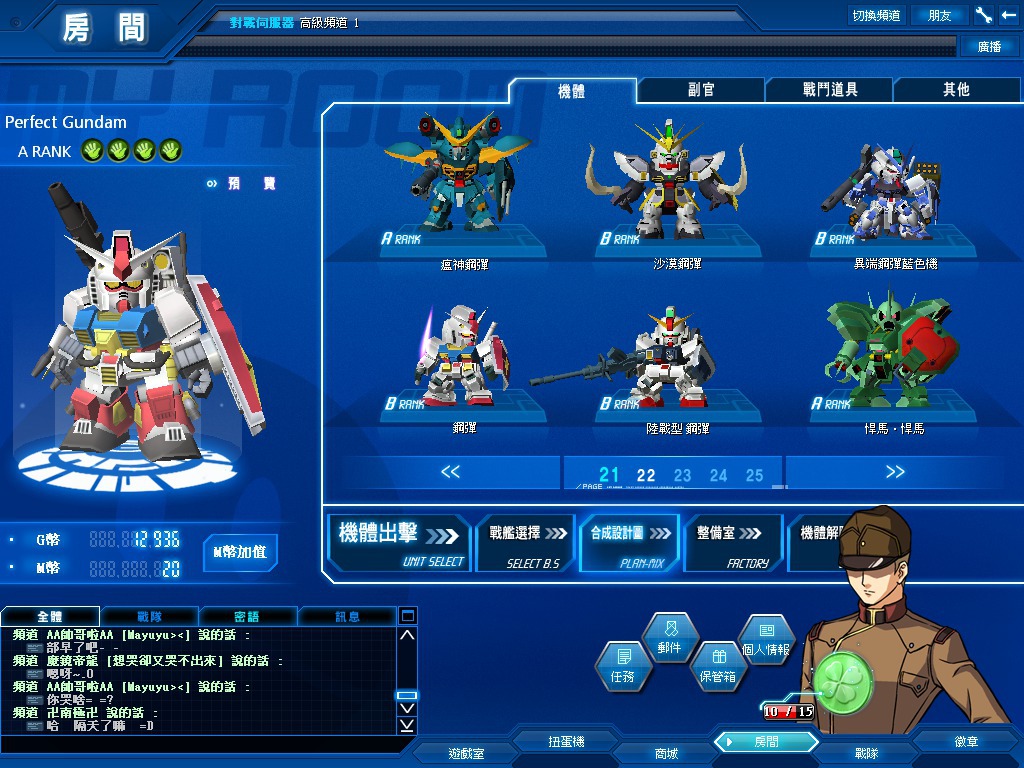Open the 保管箱 storage box

tap(716, 665)
